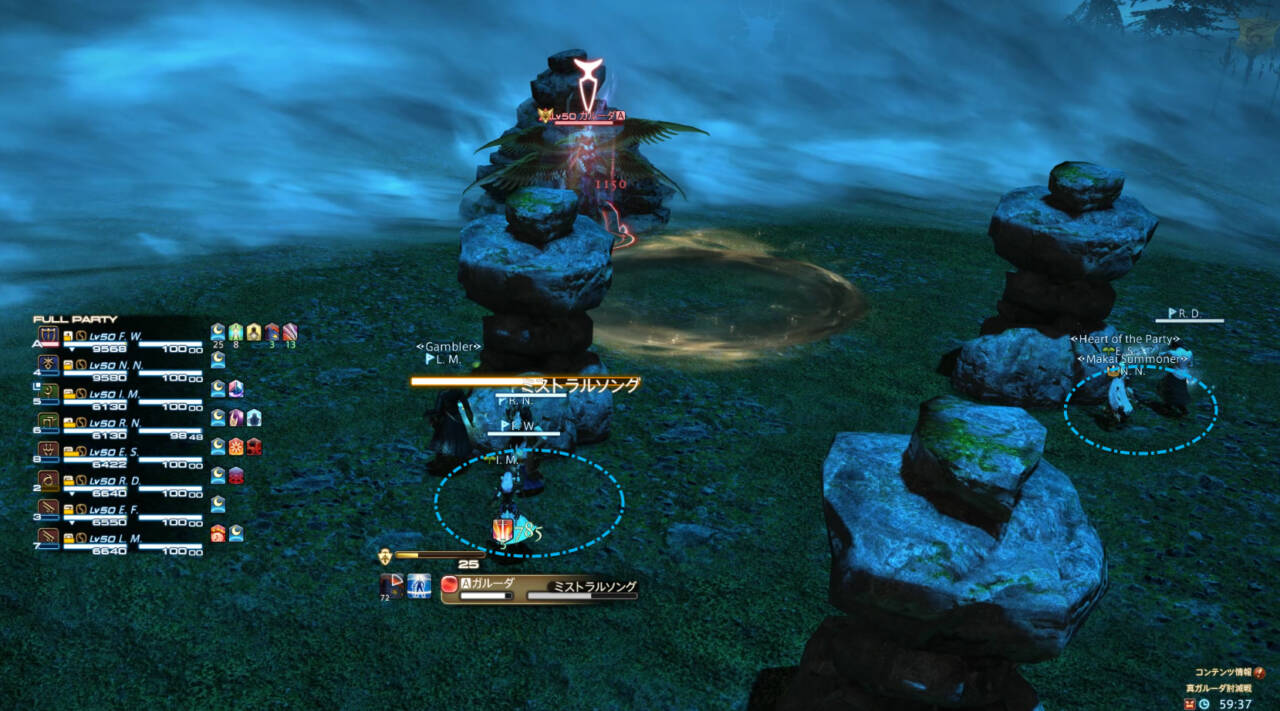Click the gold limit break gauge emblem

click(x=385, y=556)
